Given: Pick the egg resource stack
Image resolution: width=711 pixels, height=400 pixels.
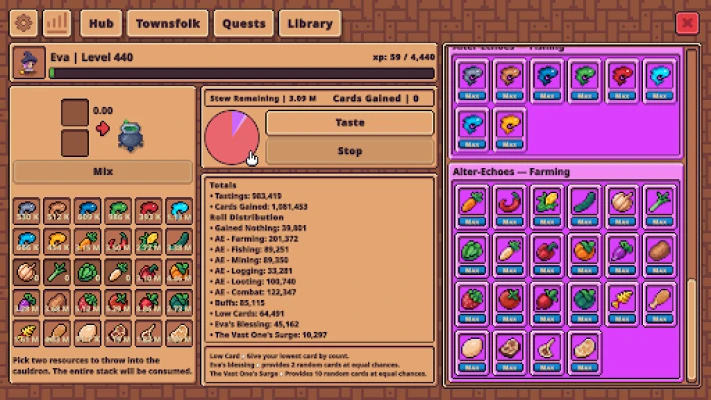Looking at the screenshot, I should (x=89, y=333).
